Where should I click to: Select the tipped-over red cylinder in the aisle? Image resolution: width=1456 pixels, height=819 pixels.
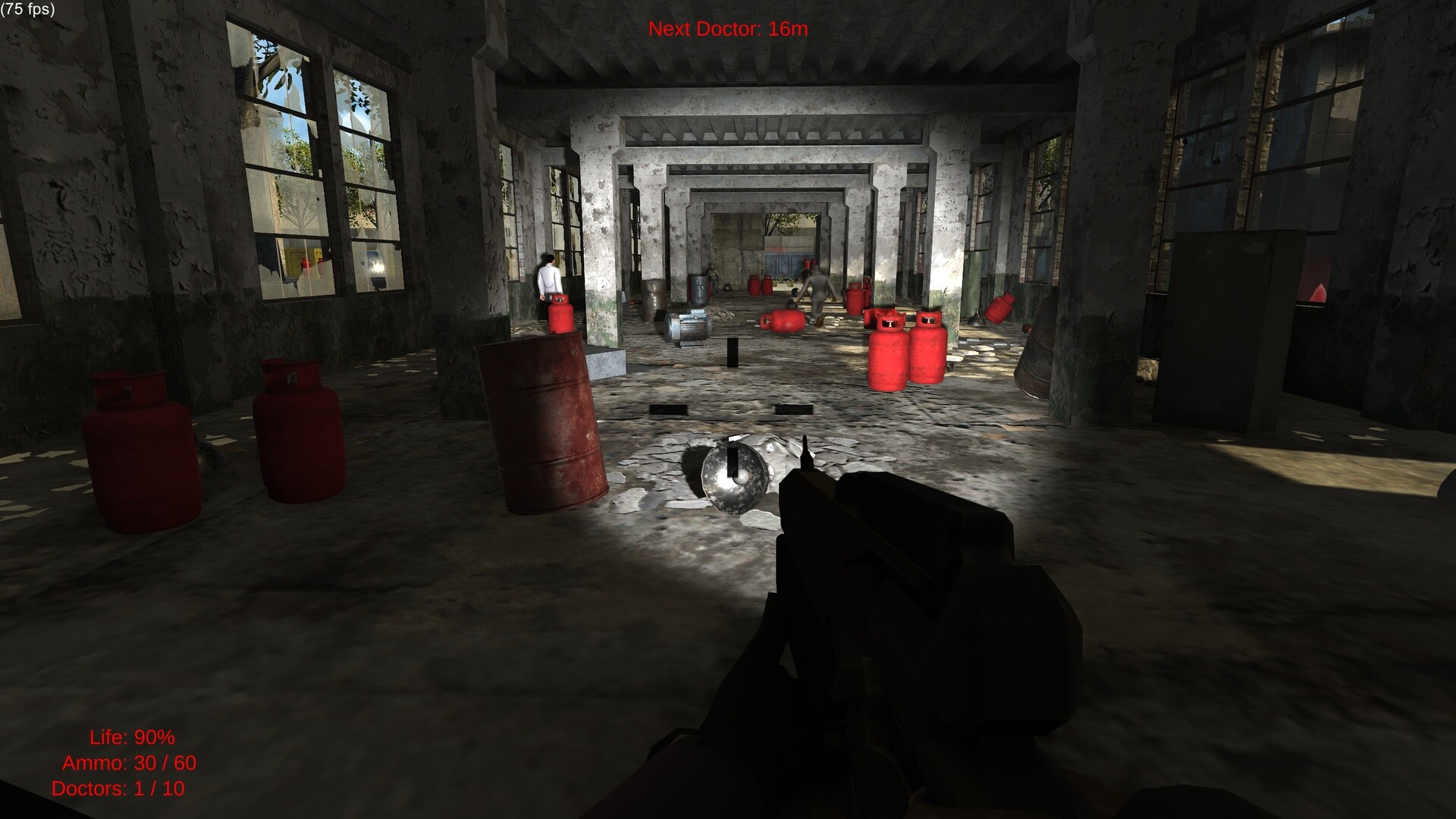783,322
